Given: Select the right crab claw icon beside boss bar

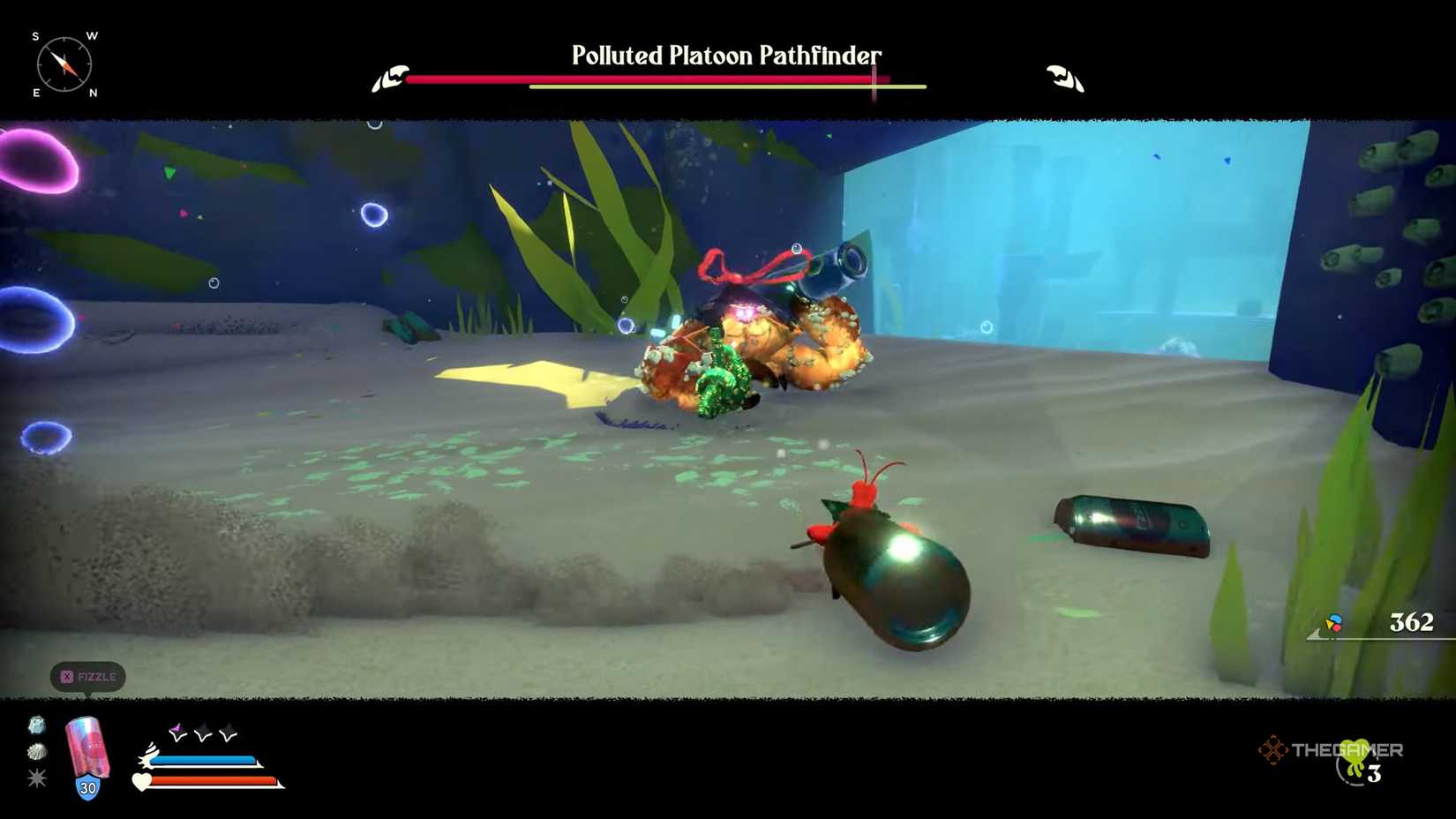Looking at the screenshot, I should coord(1064,78).
